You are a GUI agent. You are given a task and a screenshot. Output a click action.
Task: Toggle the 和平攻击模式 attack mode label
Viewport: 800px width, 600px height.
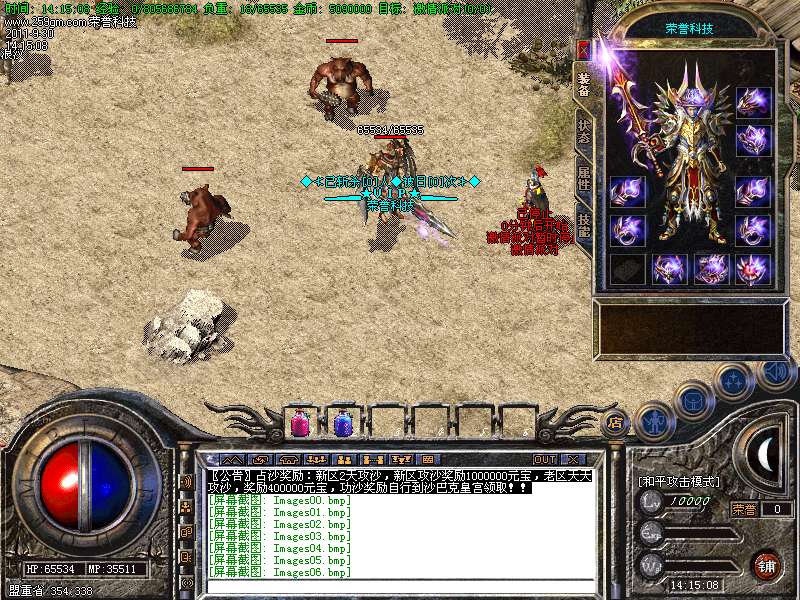[680, 481]
